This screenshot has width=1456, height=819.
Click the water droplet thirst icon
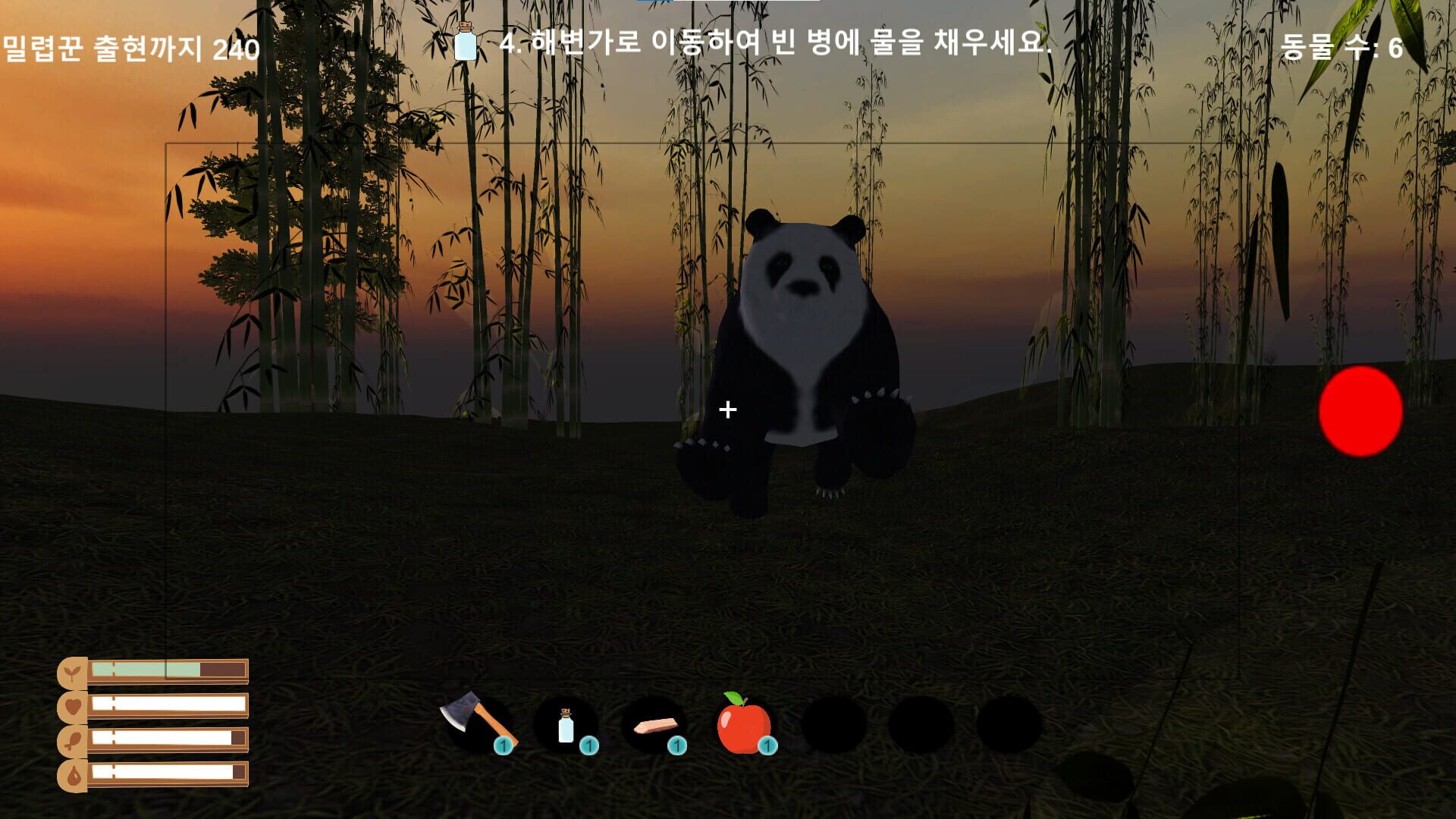pos(74,775)
